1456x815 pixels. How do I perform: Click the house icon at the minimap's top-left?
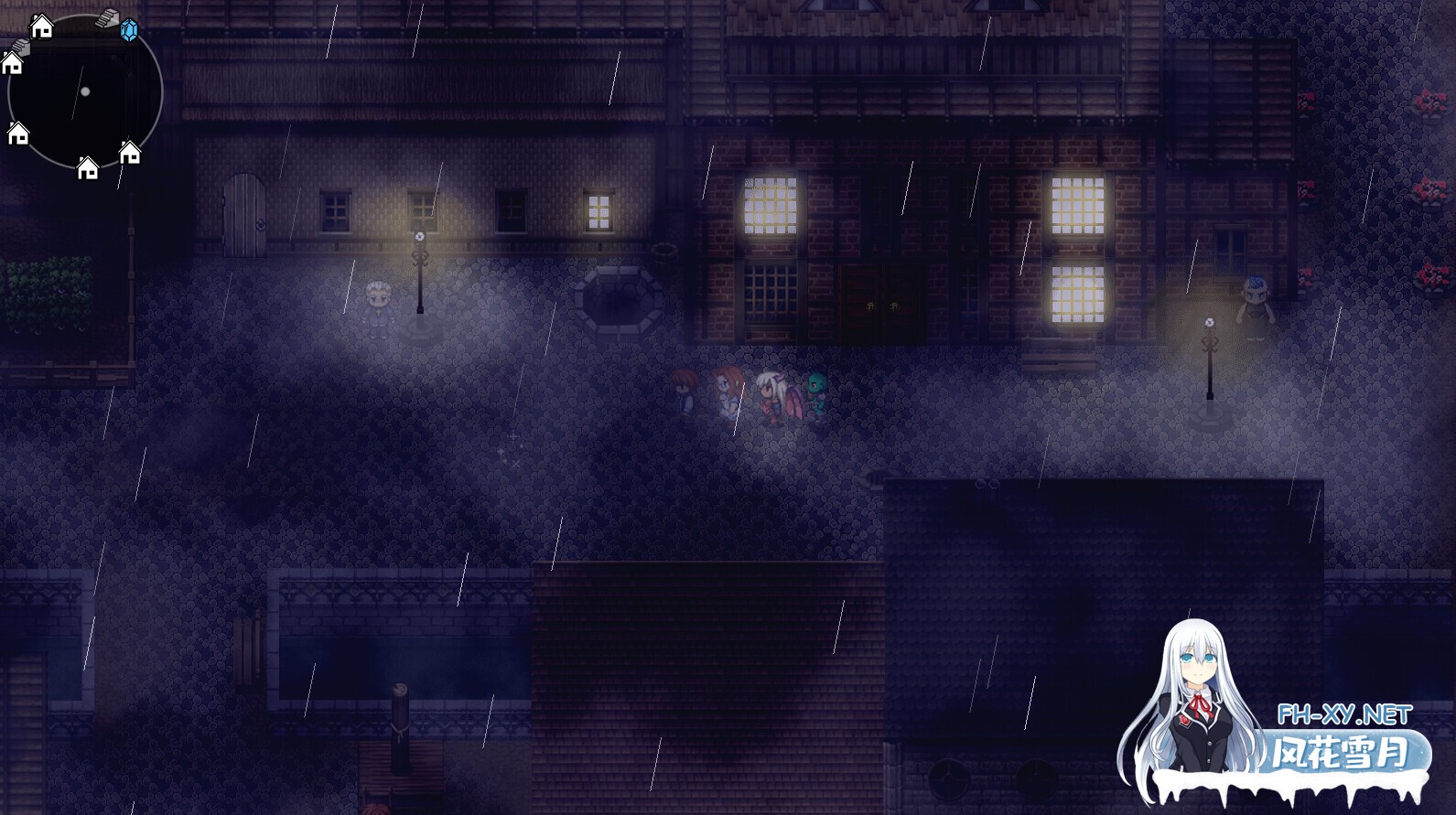click(x=42, y=28)
